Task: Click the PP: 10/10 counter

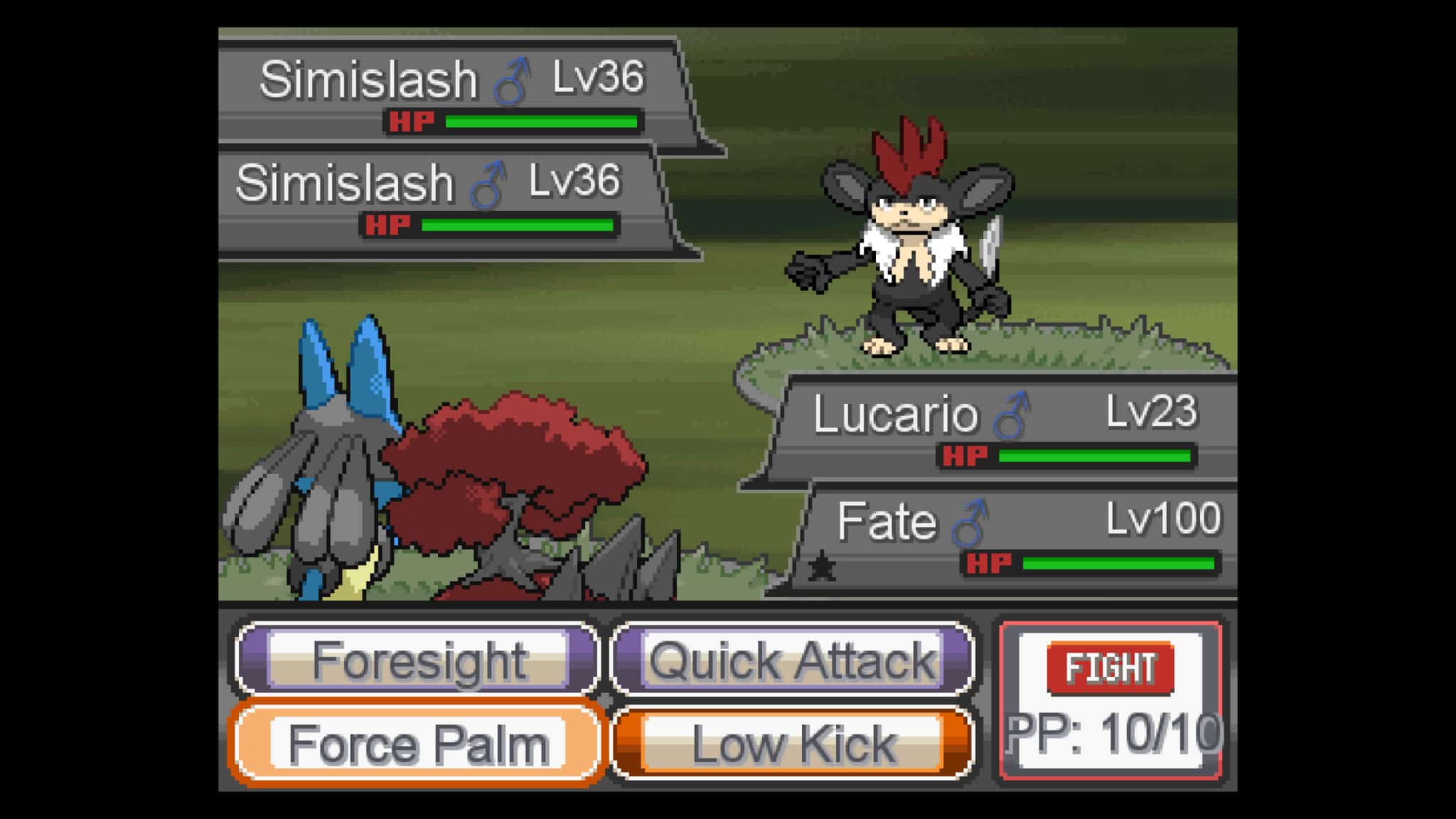Action: coord(1116,735)
